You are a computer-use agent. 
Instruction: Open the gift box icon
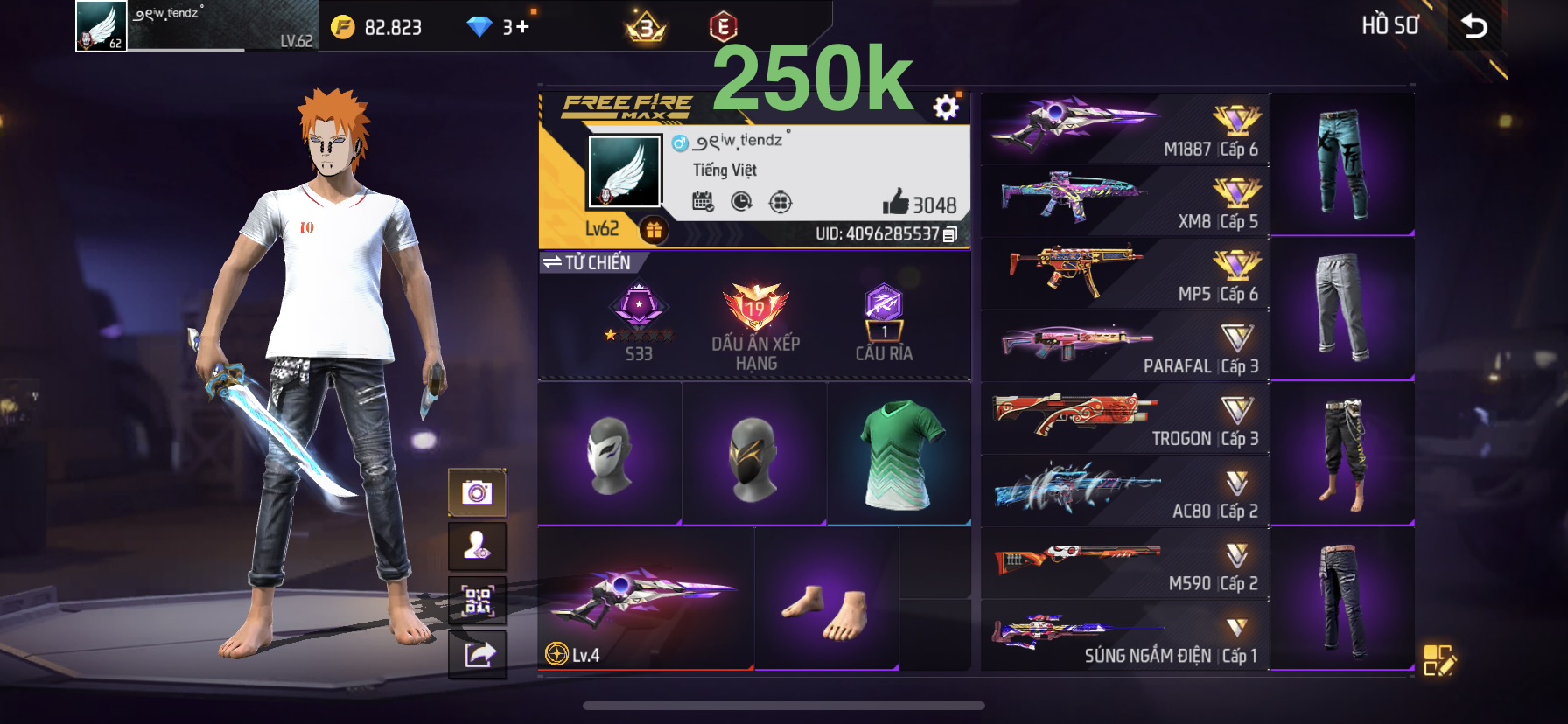coord(654,230)
